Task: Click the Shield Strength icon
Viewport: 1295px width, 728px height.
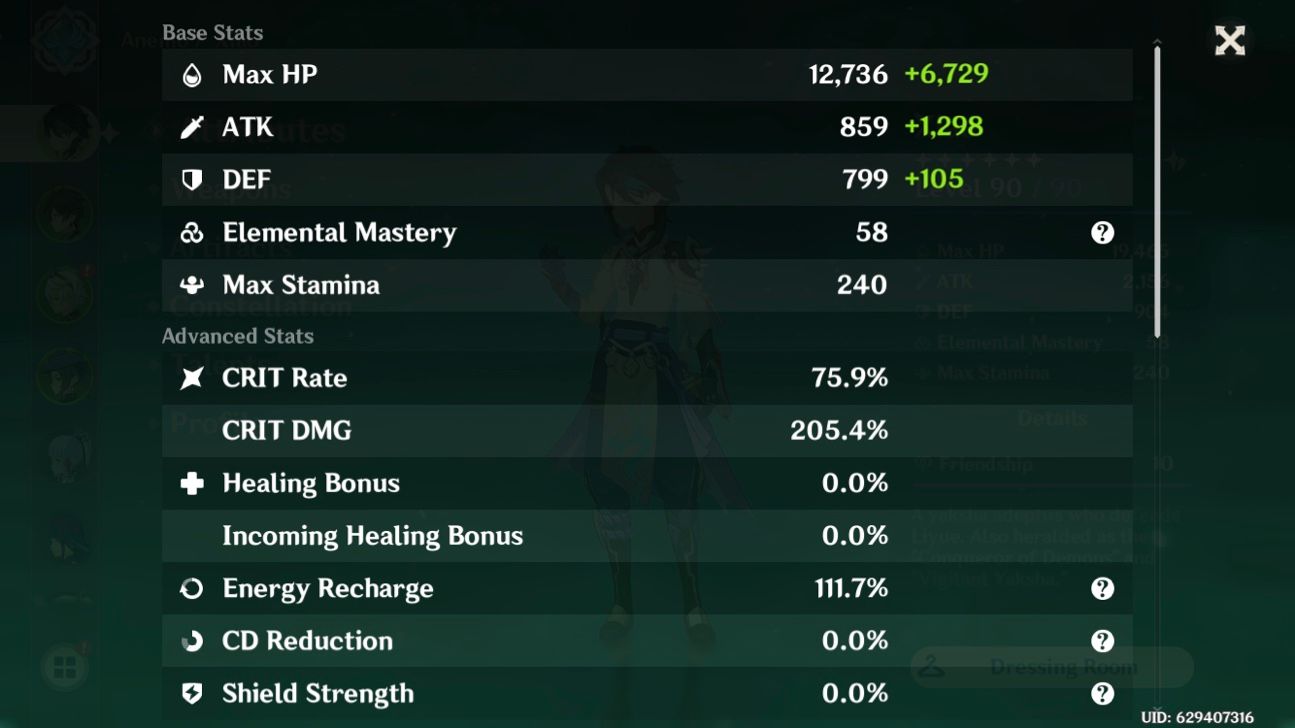Action: [x=190, y=693]
